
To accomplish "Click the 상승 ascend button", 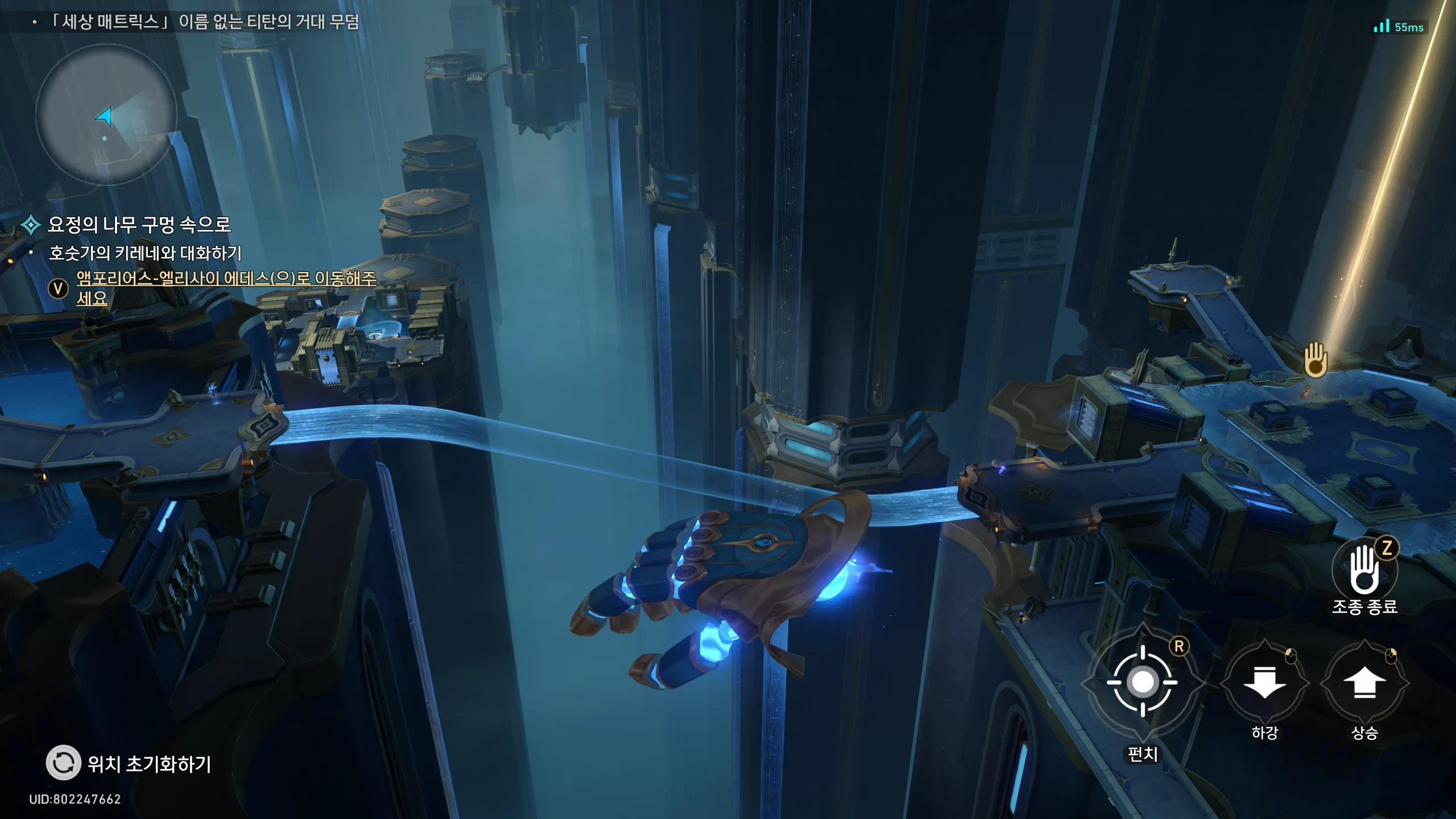I will 1364,682.
